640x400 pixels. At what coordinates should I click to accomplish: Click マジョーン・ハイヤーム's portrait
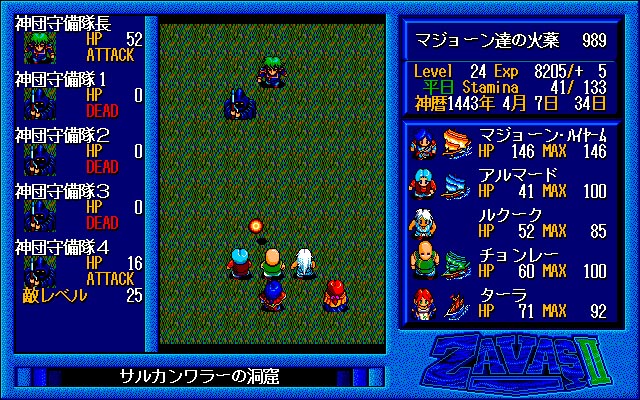tap(422, 143)
